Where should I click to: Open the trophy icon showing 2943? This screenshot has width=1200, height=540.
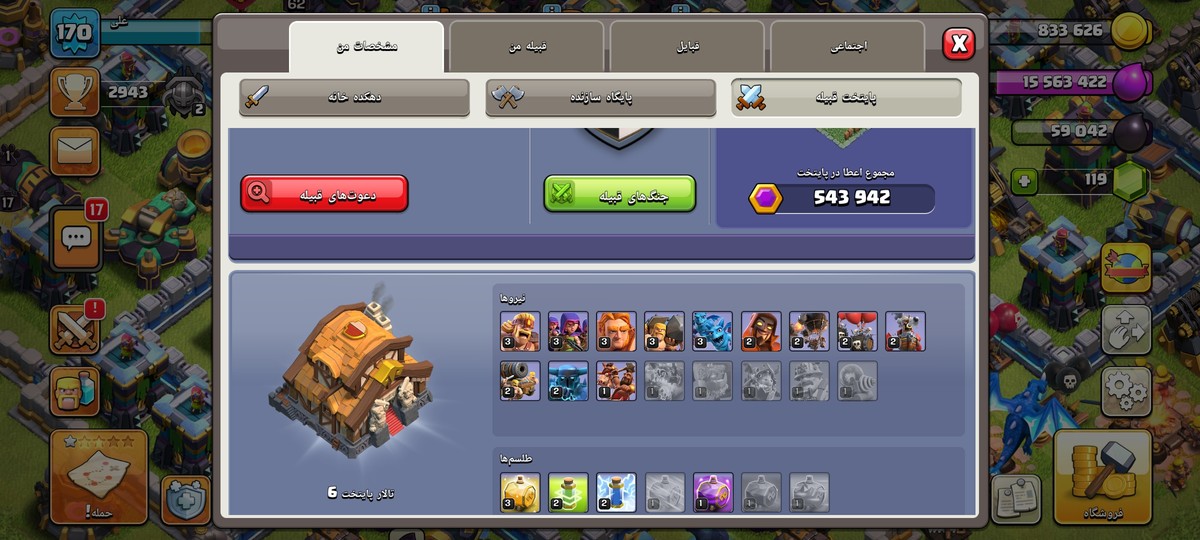pyautogui.click(x=74, y=93)
